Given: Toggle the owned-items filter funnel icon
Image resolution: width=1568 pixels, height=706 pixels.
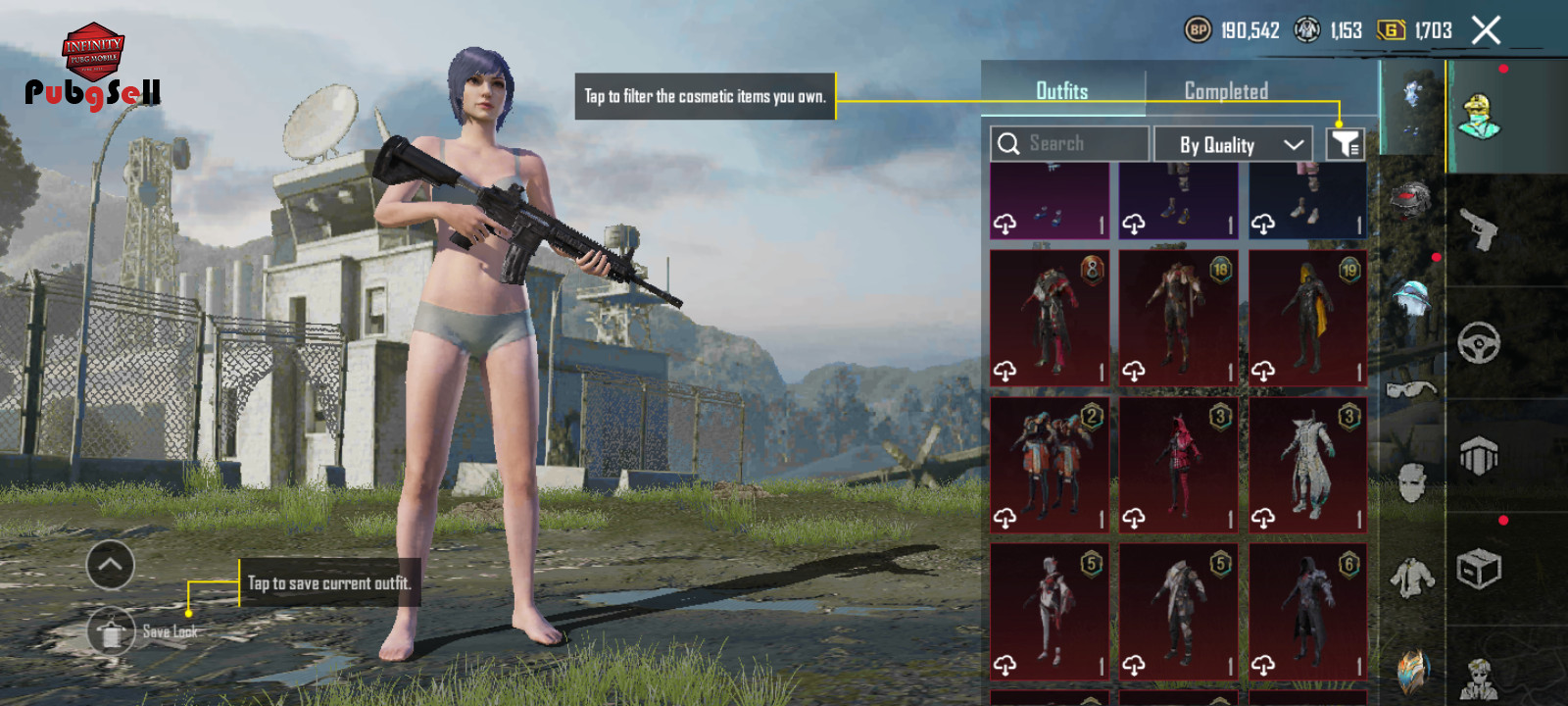Looking at the screenshot, I should coord(1346,144).
